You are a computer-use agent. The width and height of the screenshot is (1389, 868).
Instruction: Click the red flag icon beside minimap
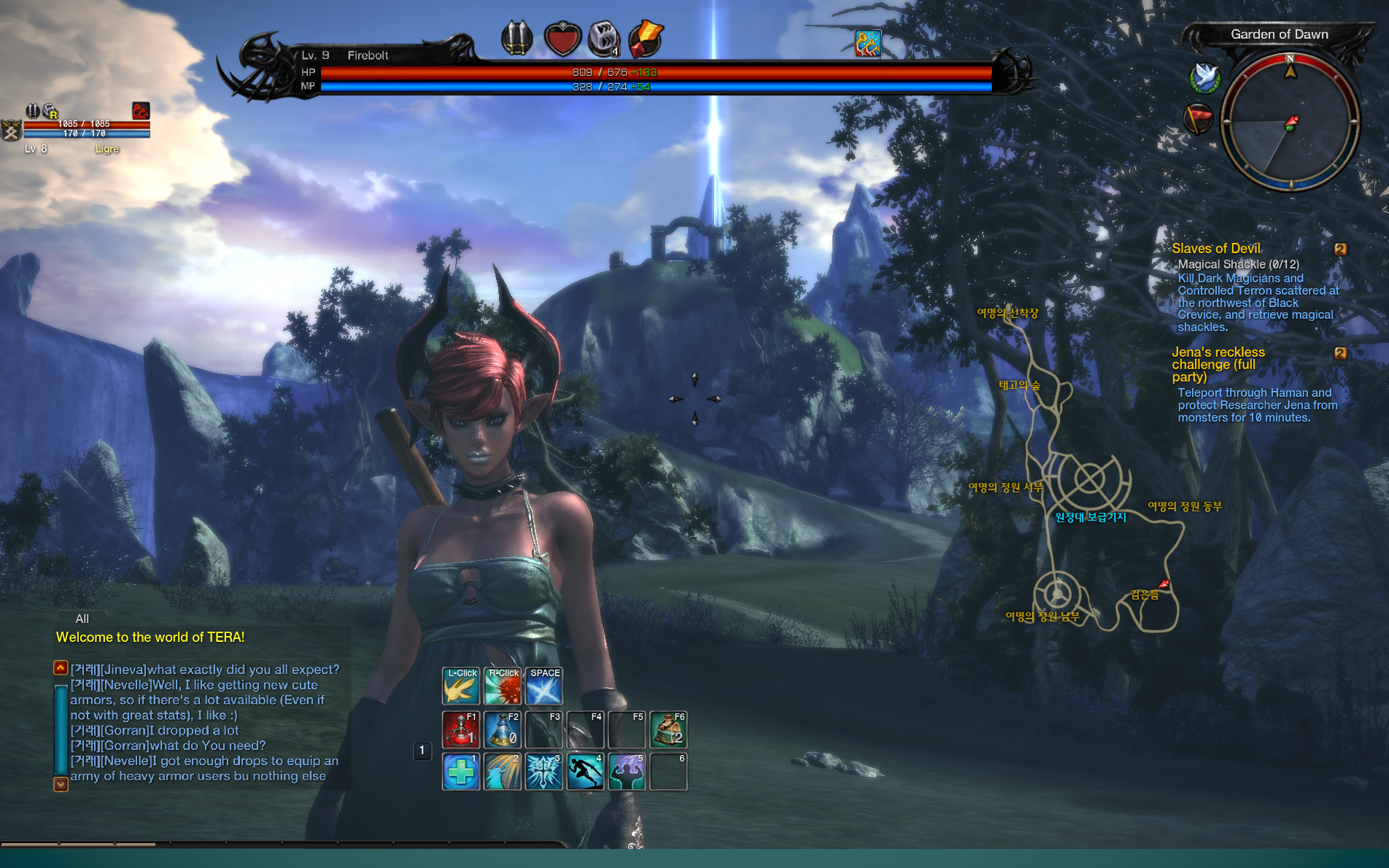(1197, 118)
